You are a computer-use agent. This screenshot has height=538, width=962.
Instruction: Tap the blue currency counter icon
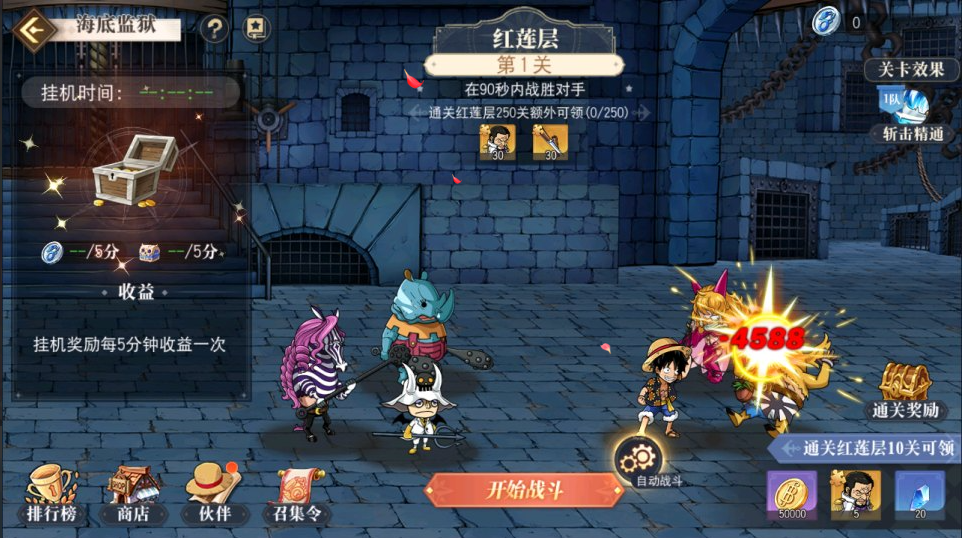point(826,22)
